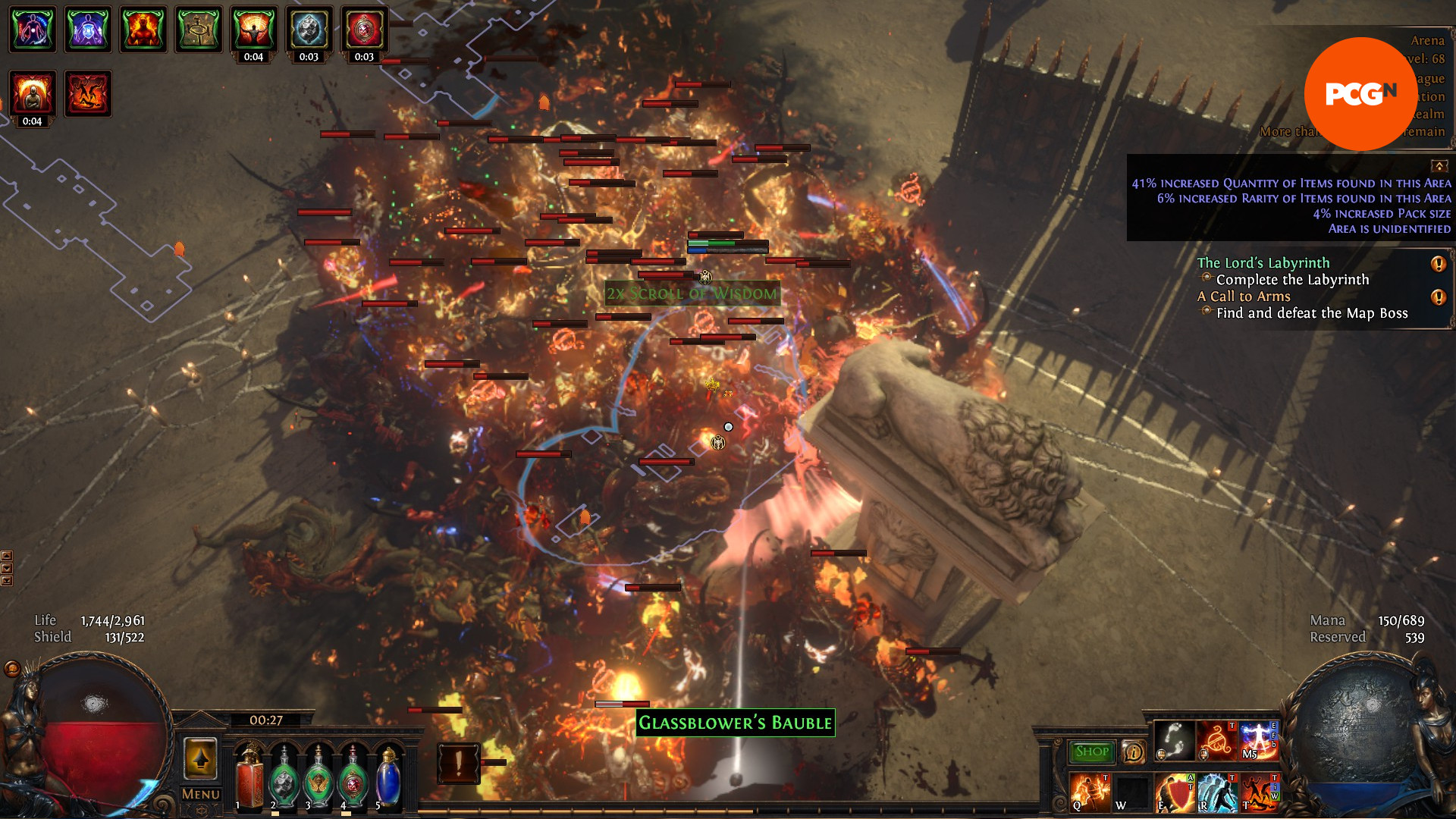
Task: Click the exclamation icon next to the hotbar timer
Action: tap(459, 762)
